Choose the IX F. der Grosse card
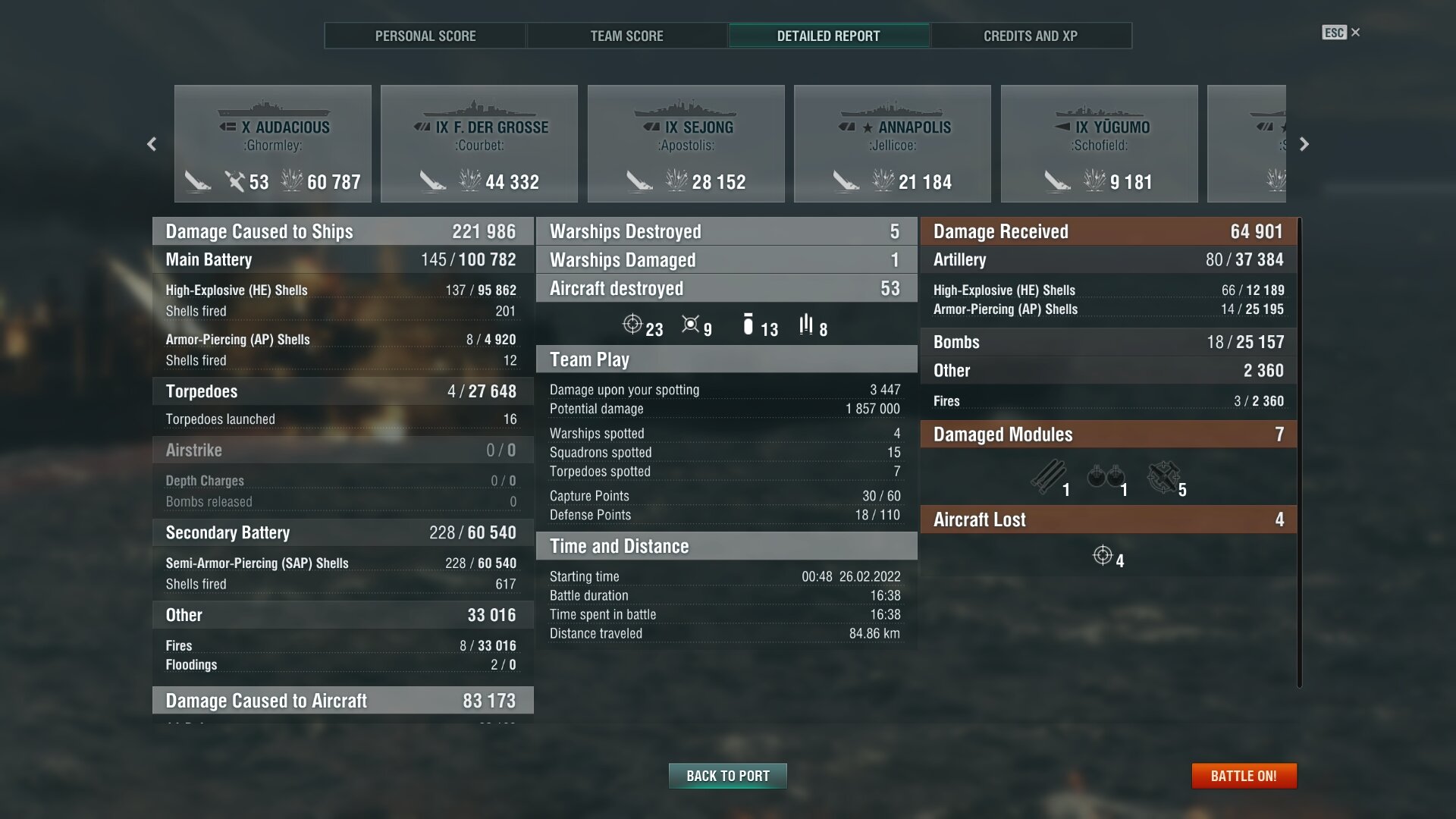 pyautogui.click(x=479, y=144)
